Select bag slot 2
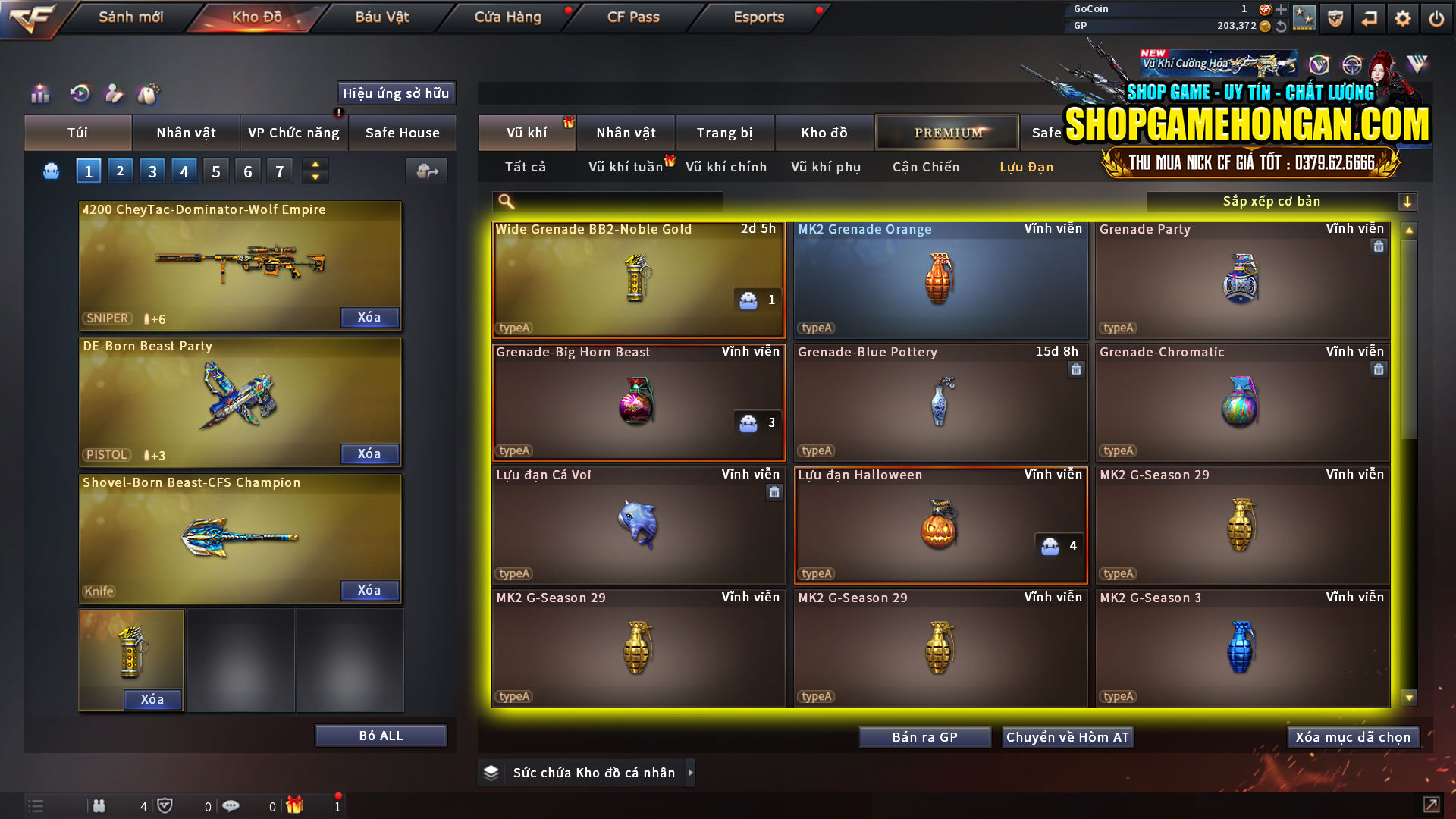The image size is (1456, 819). coord(120,171)
